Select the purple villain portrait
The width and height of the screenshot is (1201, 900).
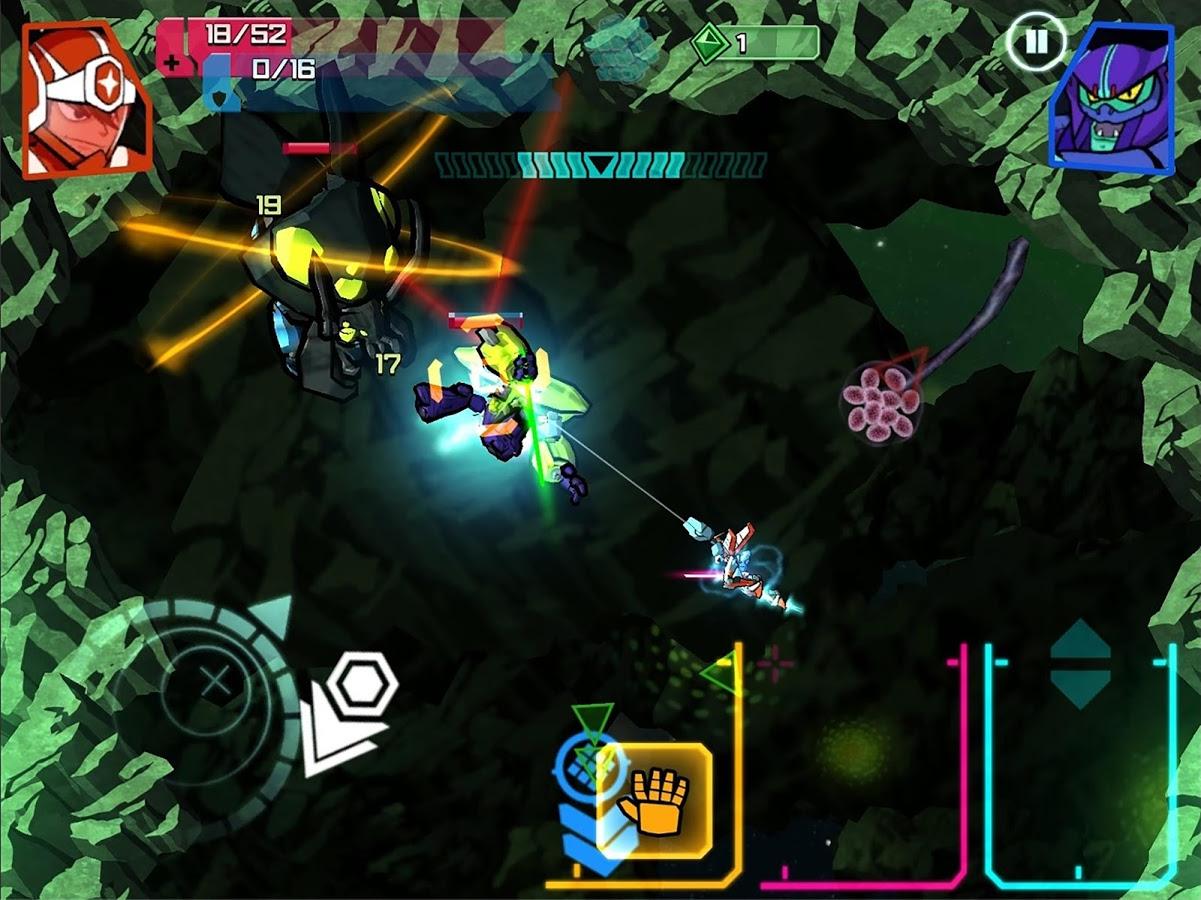[x=1111, y=98]
